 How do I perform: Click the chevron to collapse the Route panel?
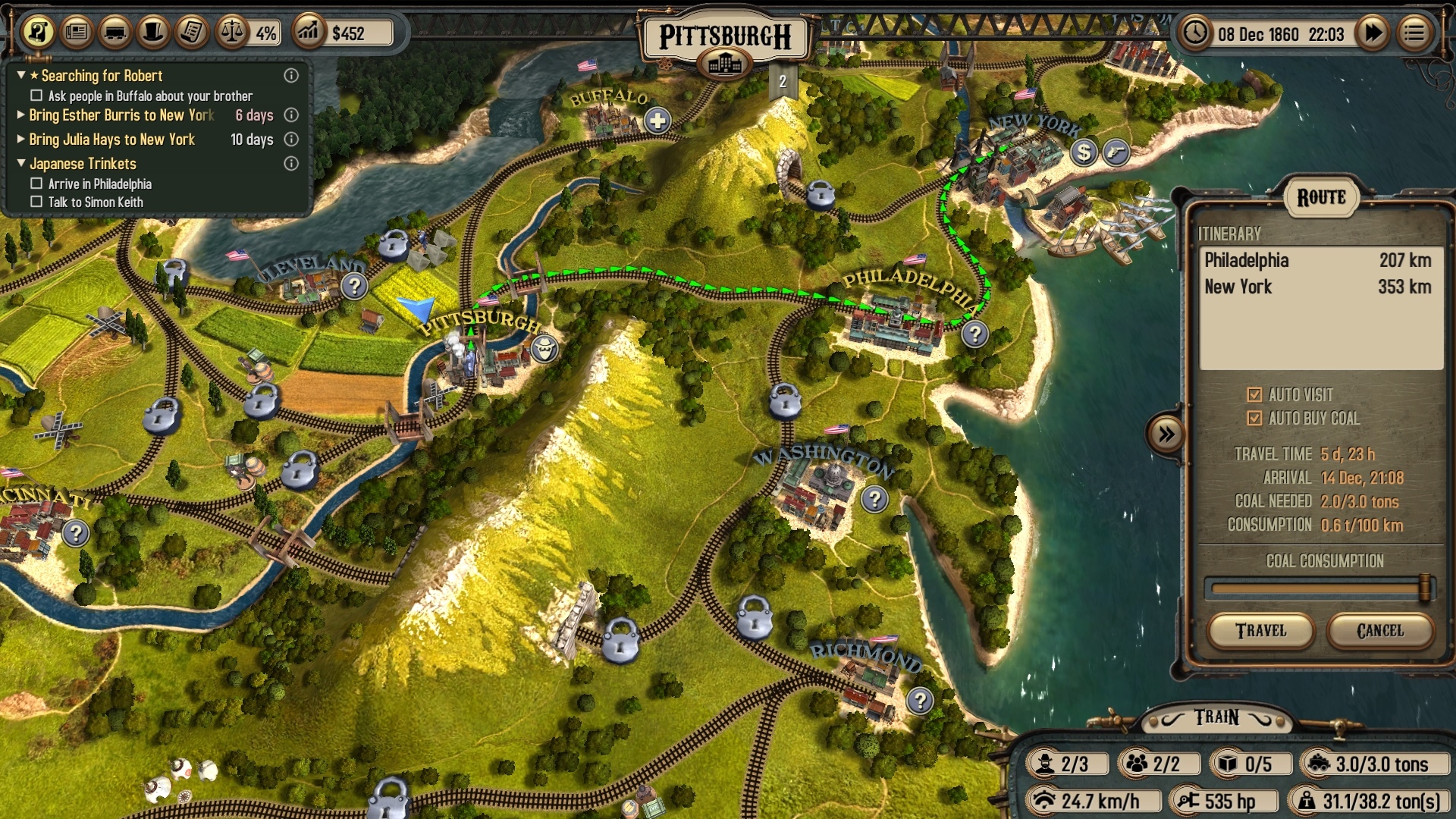[1166, 432]
